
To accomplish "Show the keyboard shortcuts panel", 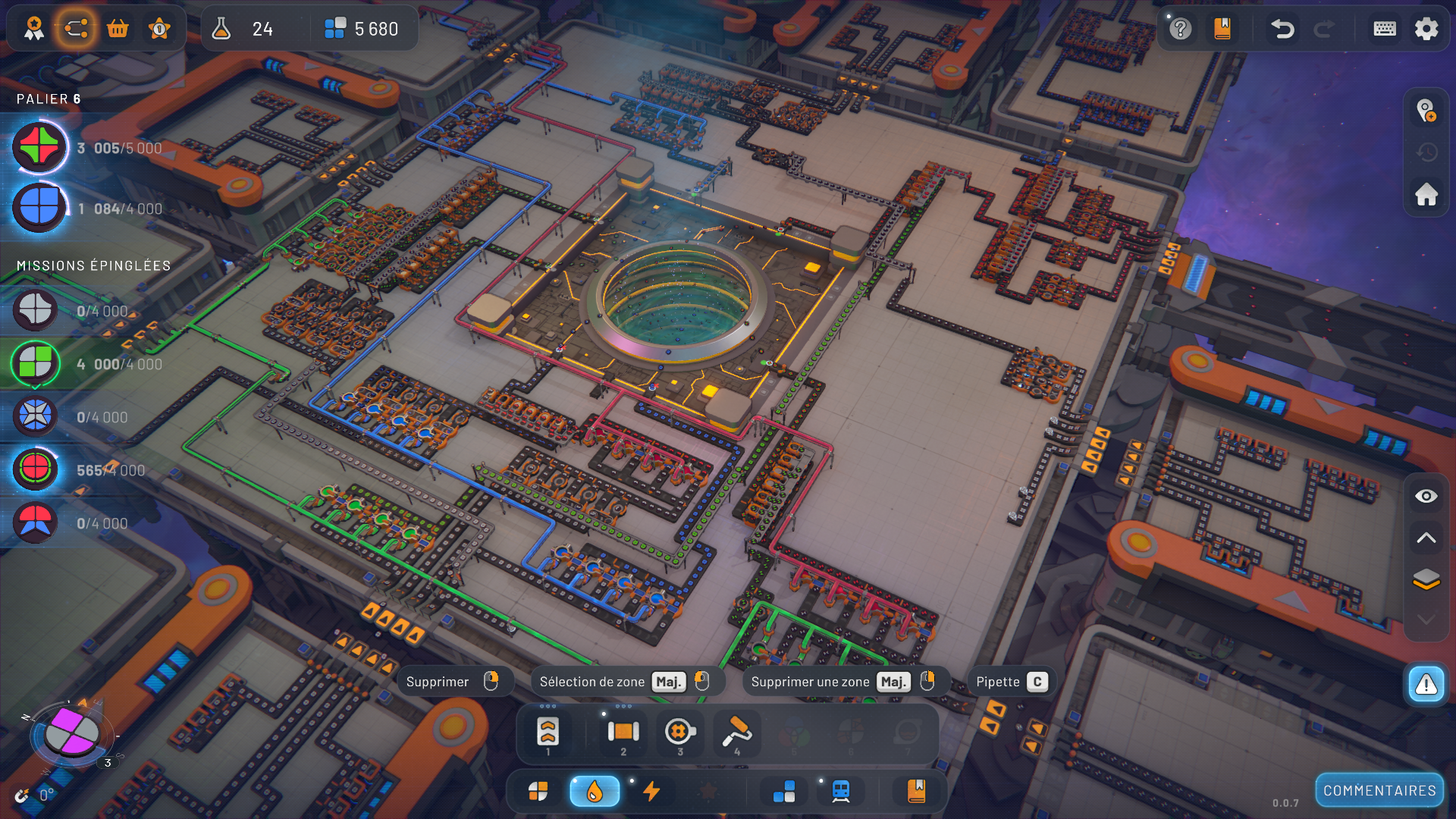I will pos(1385,29).
